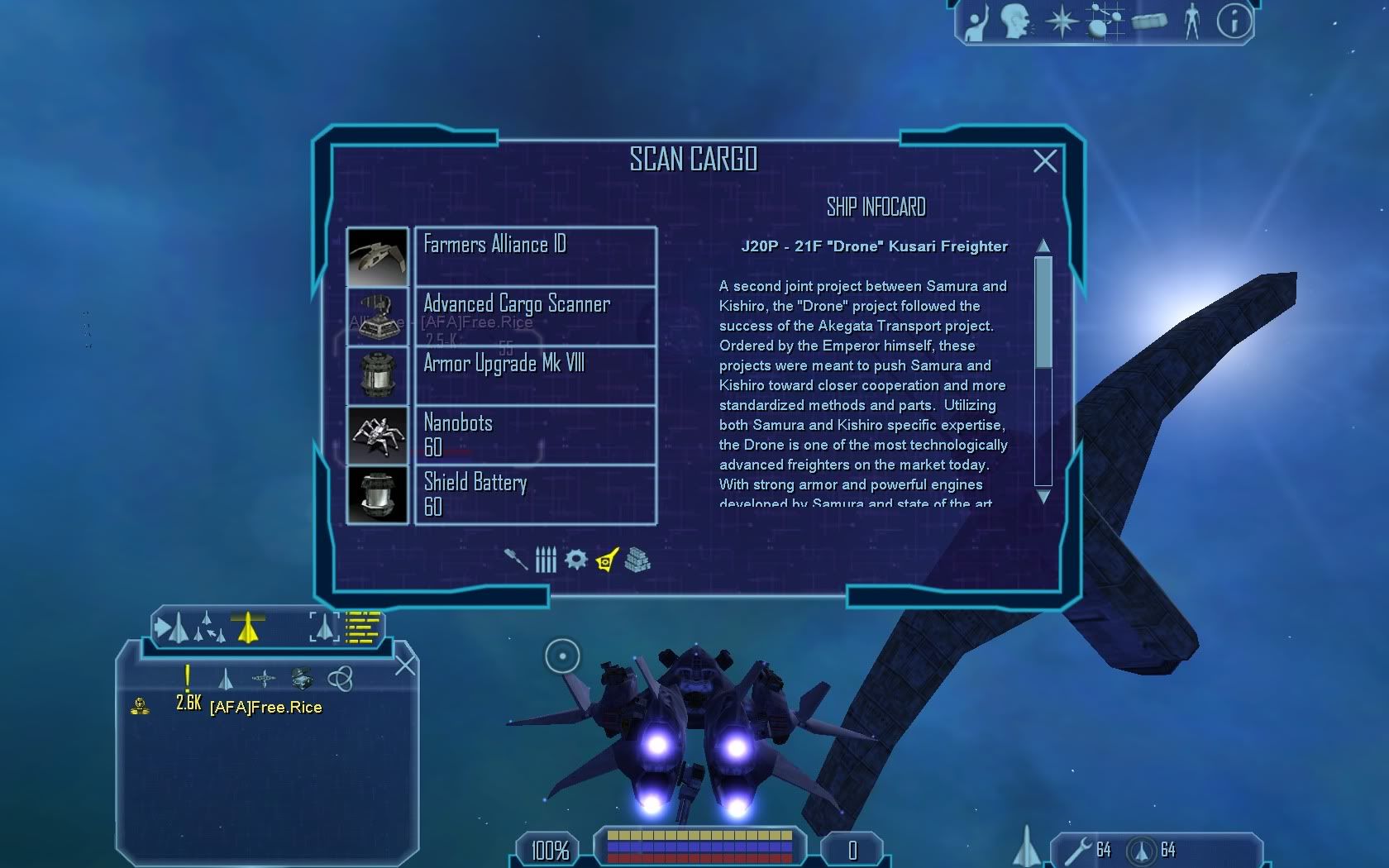Filter contacts by the loot crate icon
The height and width of the screenshot is (868, 1389).
pyautogui.click(x=302, y=680)
